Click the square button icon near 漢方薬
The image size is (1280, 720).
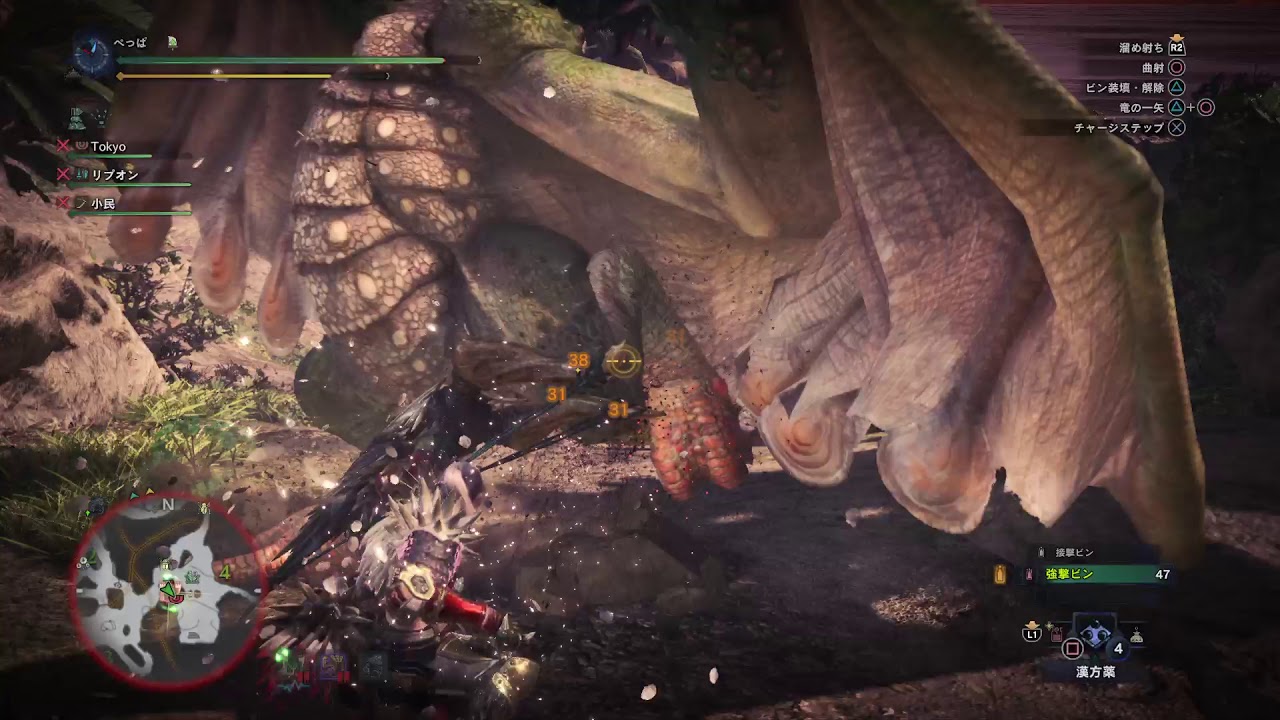tap(1072, 649)
